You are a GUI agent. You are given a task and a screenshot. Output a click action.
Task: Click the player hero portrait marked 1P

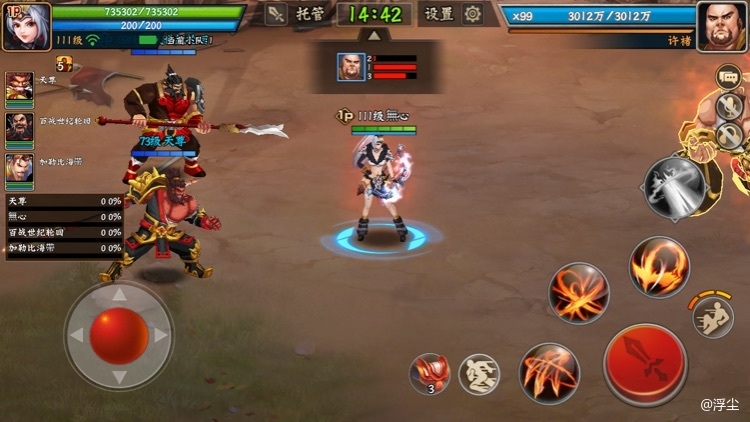(26, 24)
